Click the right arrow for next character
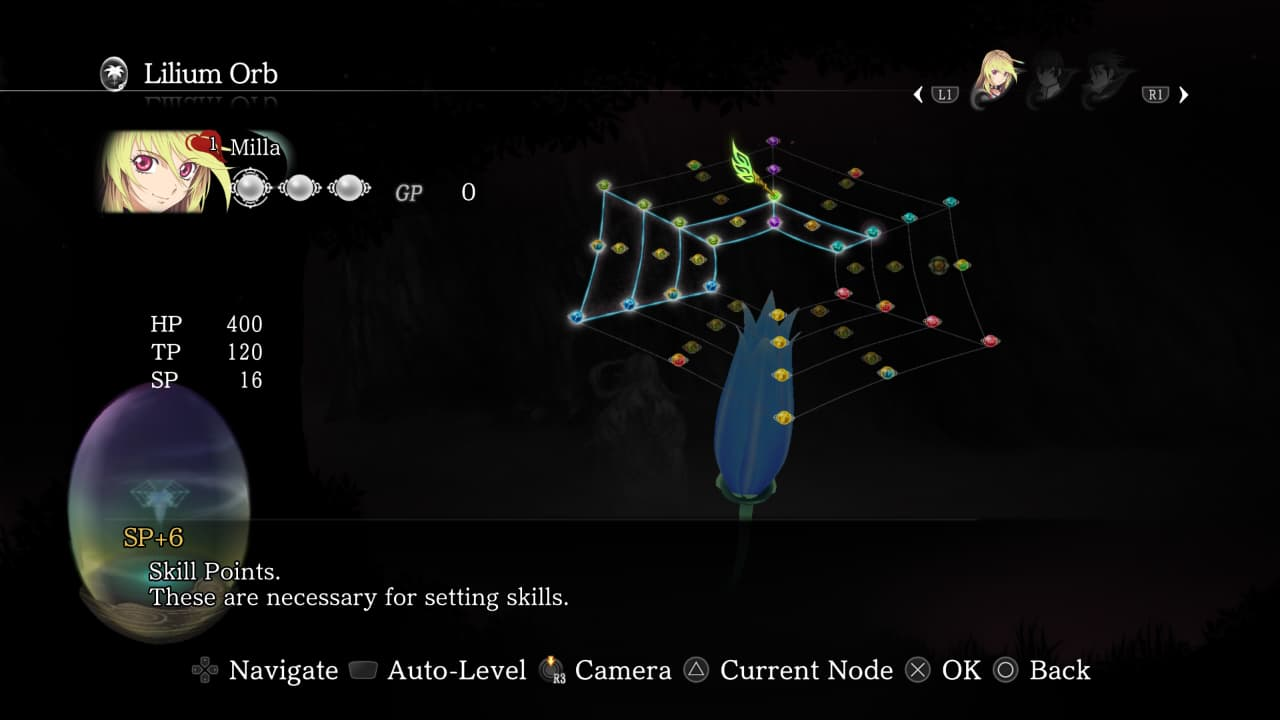Image resolution: width=1280 pixels, height=720 pixels. [x=1184, y=95]
